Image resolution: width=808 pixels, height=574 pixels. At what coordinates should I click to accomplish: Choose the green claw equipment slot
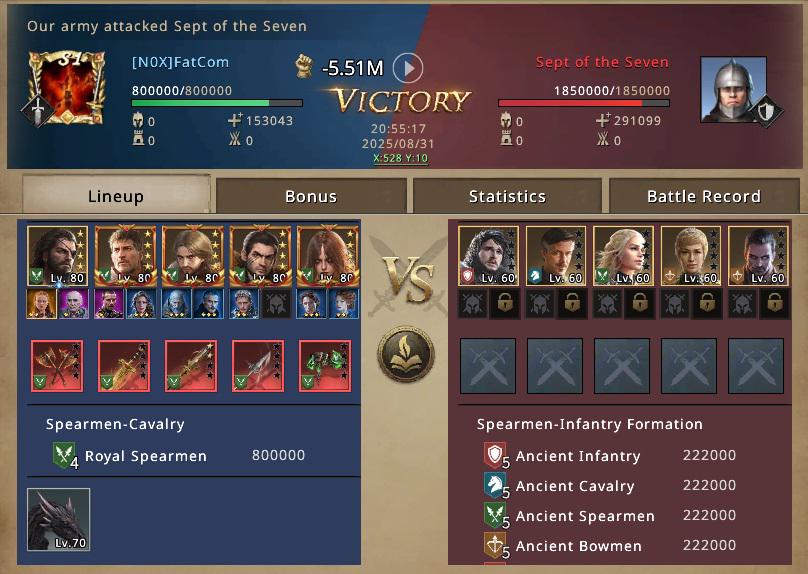click(325, 365)
